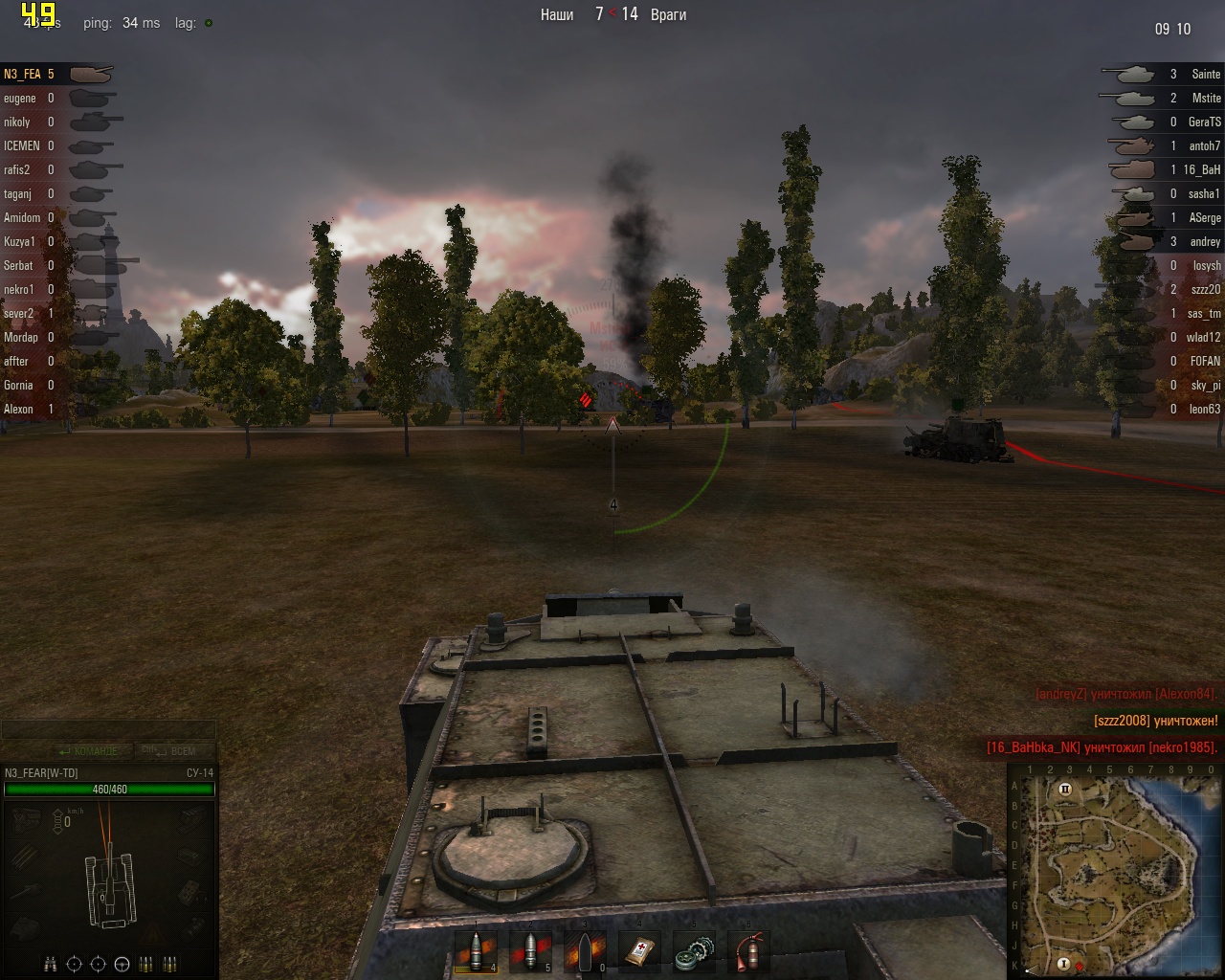
Task: Activate the fire extinguisher consumable
Action: pyautogui.click(x=748, y=950)
